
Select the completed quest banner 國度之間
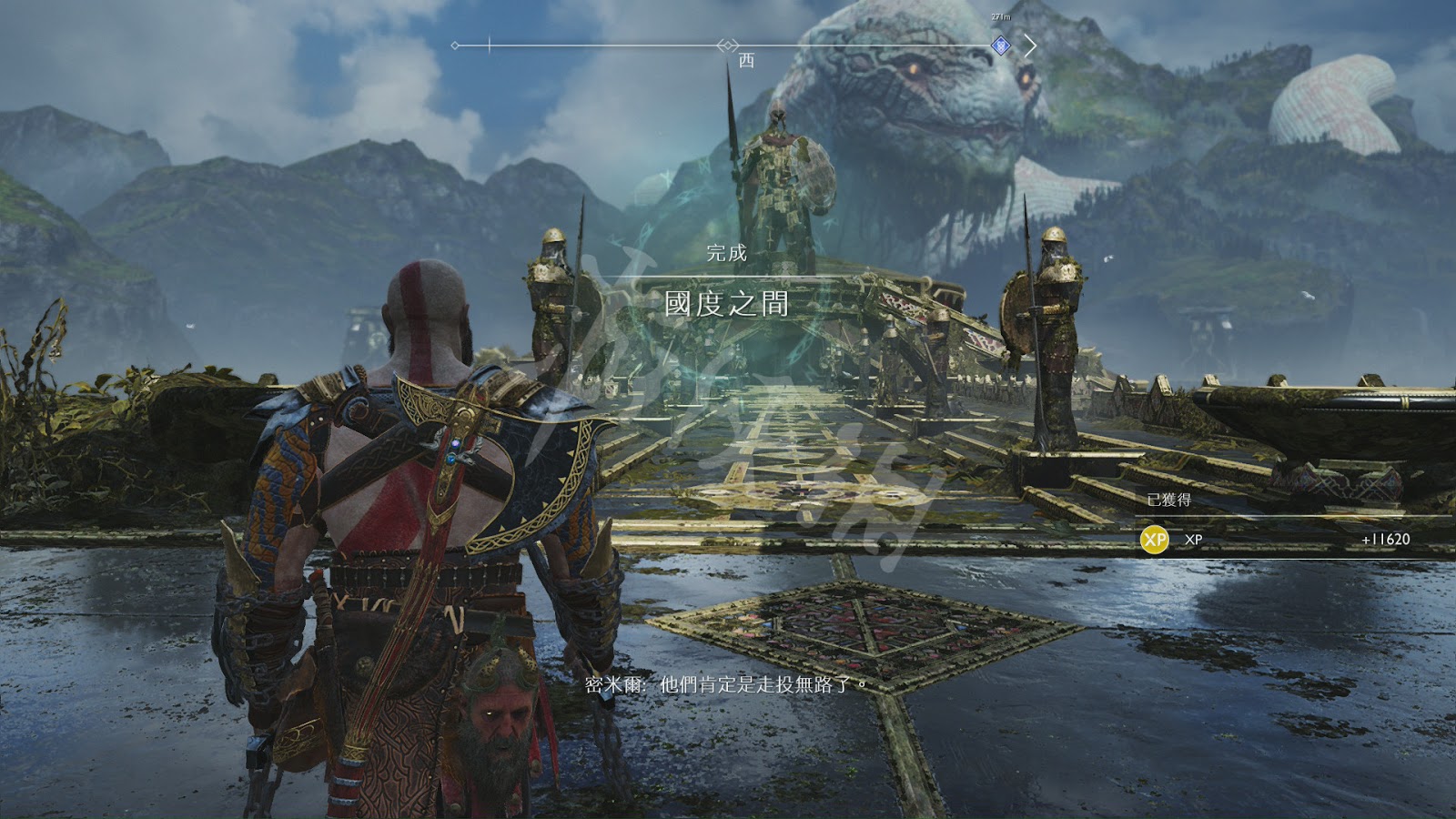(726, 303)
